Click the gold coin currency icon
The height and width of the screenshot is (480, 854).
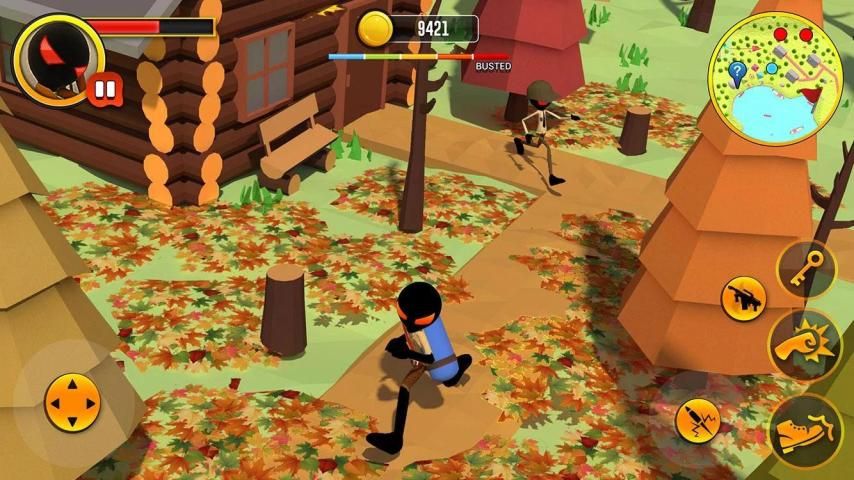375,28
